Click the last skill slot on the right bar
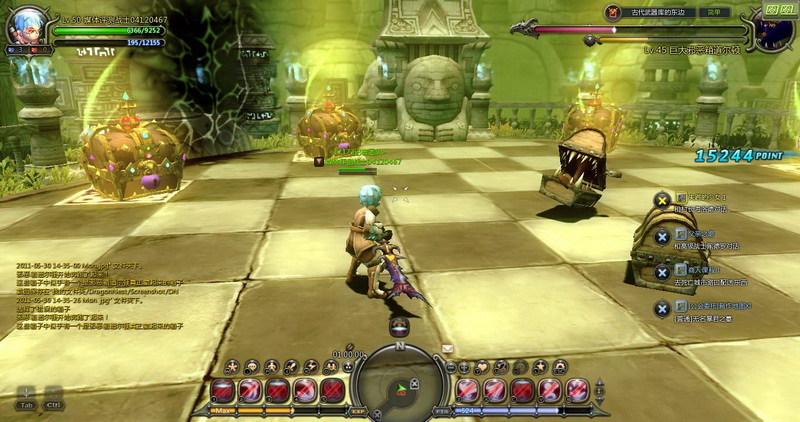Image resolution: width=800 pixels, height=422 pixels. pos(577,389)
